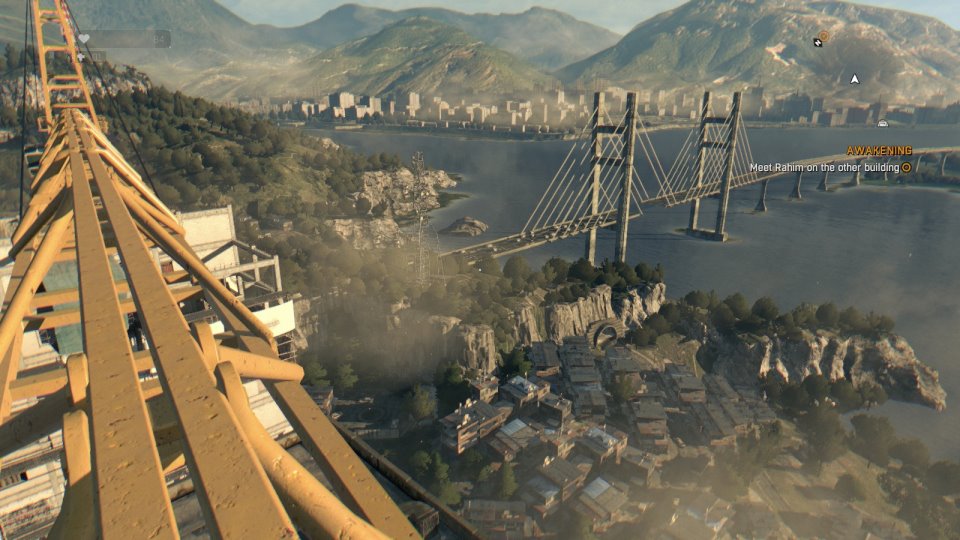
Task: Click the orange objective marker on the minimap
Action: (x=823, y=36)
